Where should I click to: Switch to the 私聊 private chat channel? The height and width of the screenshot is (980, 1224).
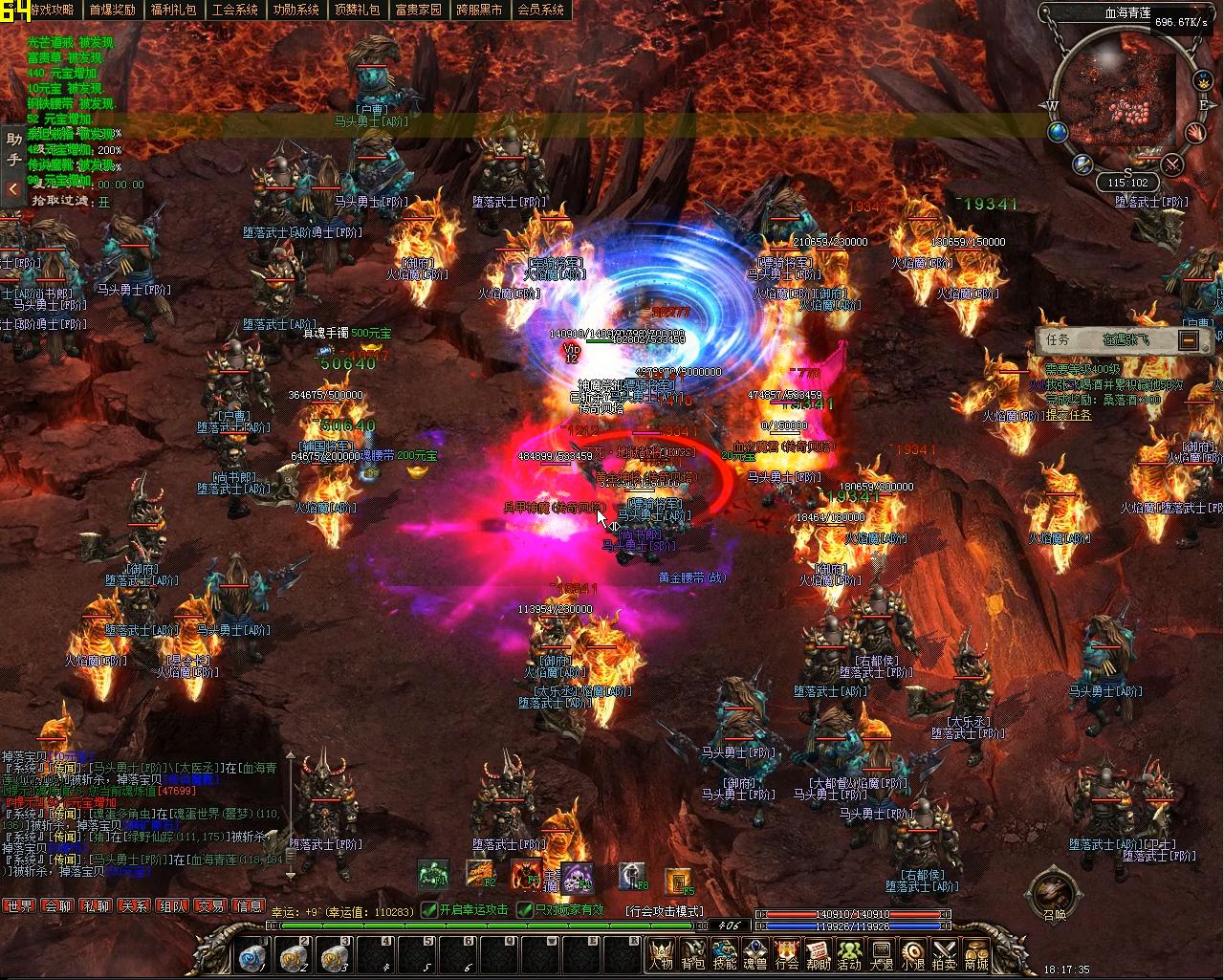click(96, 905)
